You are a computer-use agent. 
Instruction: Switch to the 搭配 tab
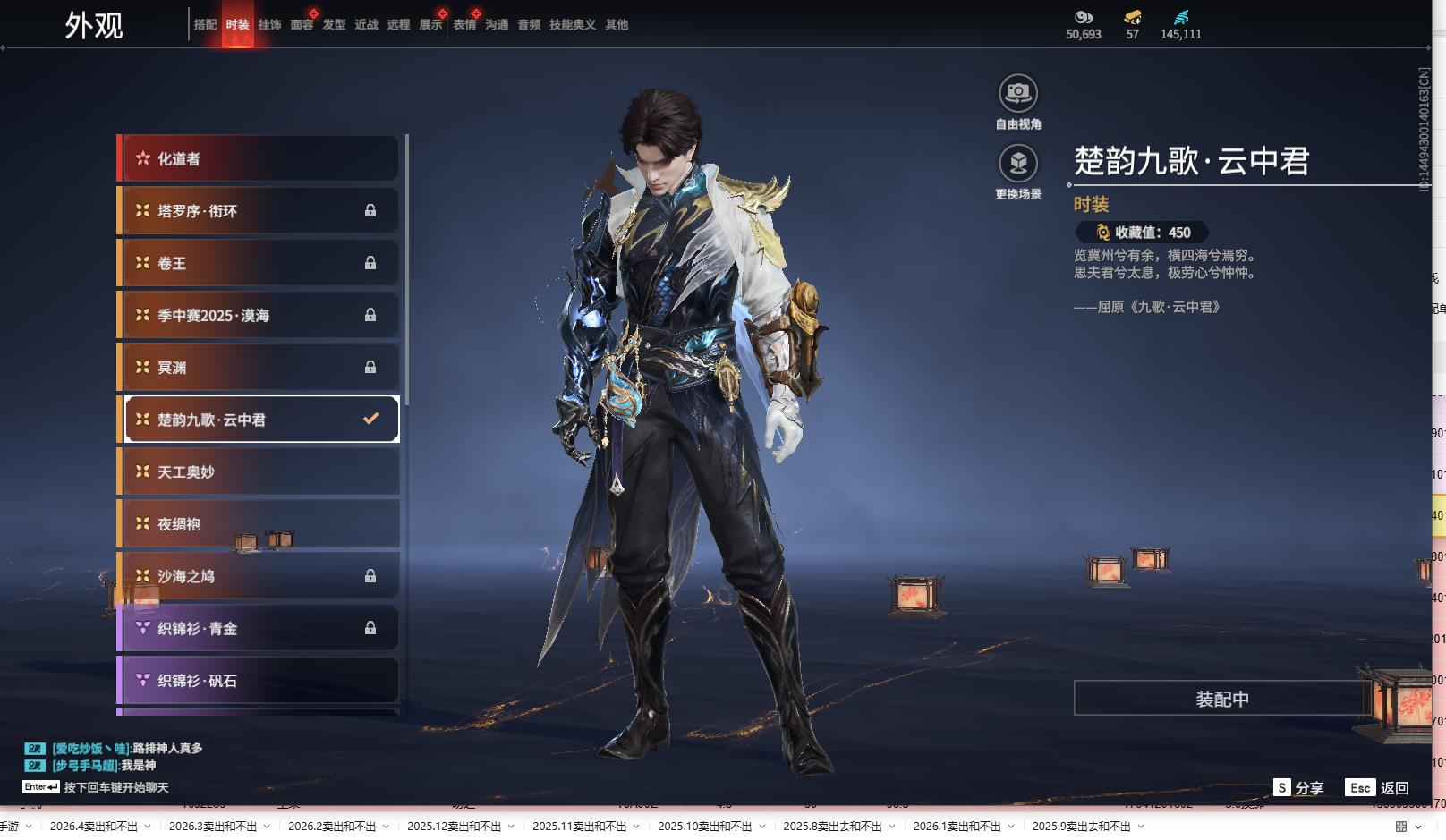pos(205,25)
